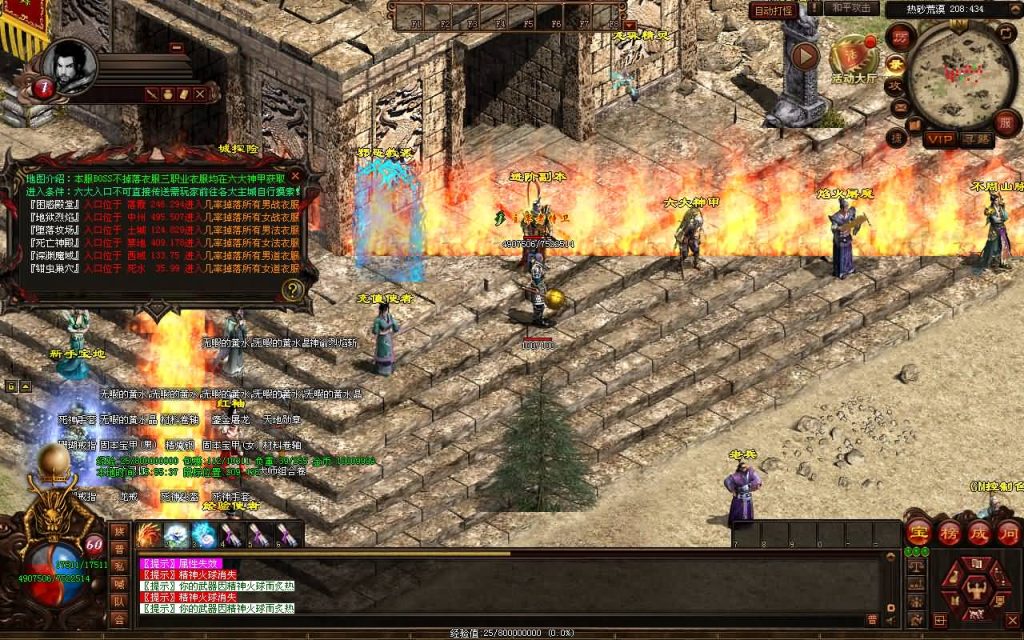This screenshot has width=1024, height=640.
Task: Select the 队 team chat channel tab
Action: click(x=119, y=601)
